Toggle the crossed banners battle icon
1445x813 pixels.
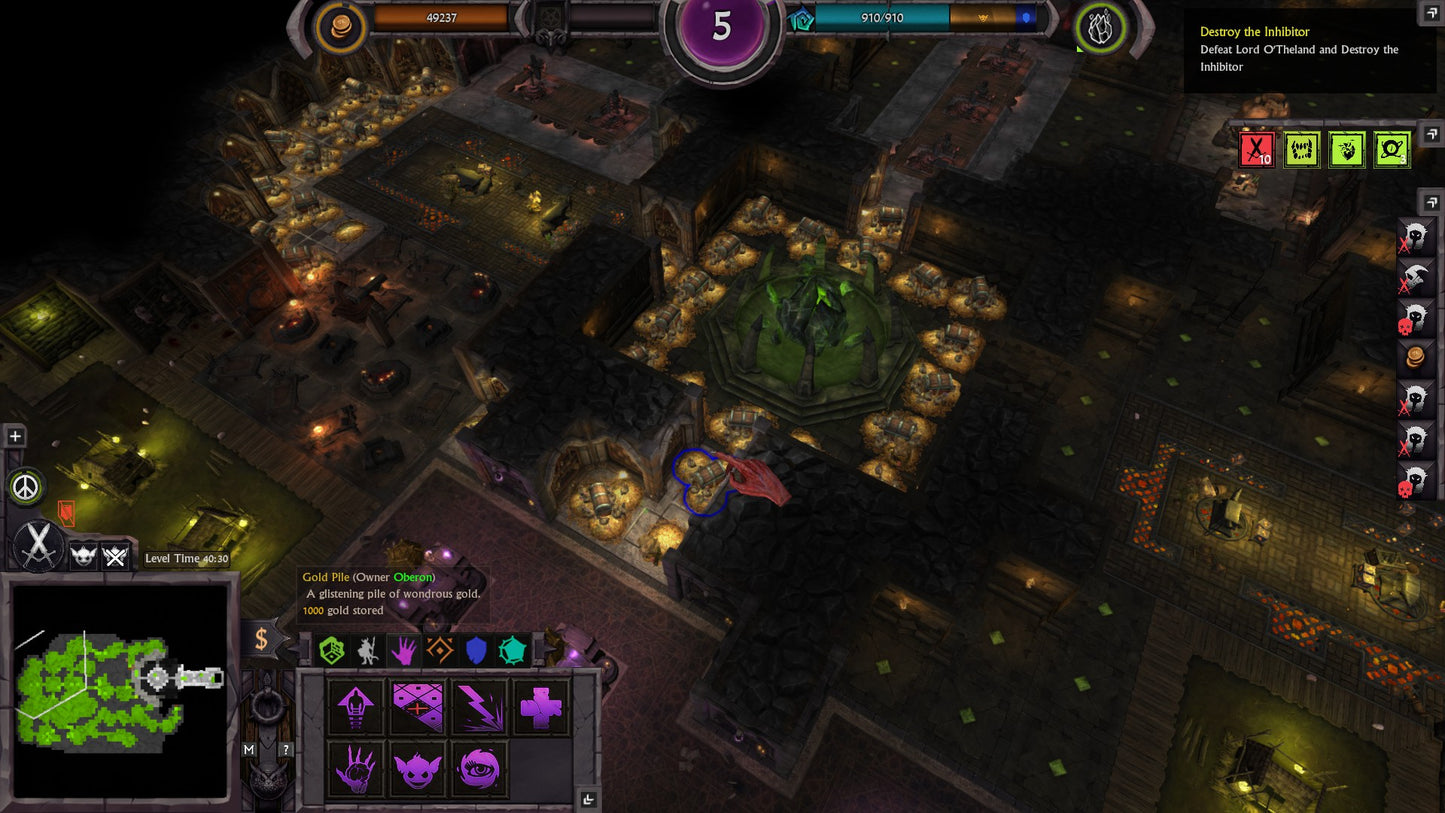tap(115, 556)
